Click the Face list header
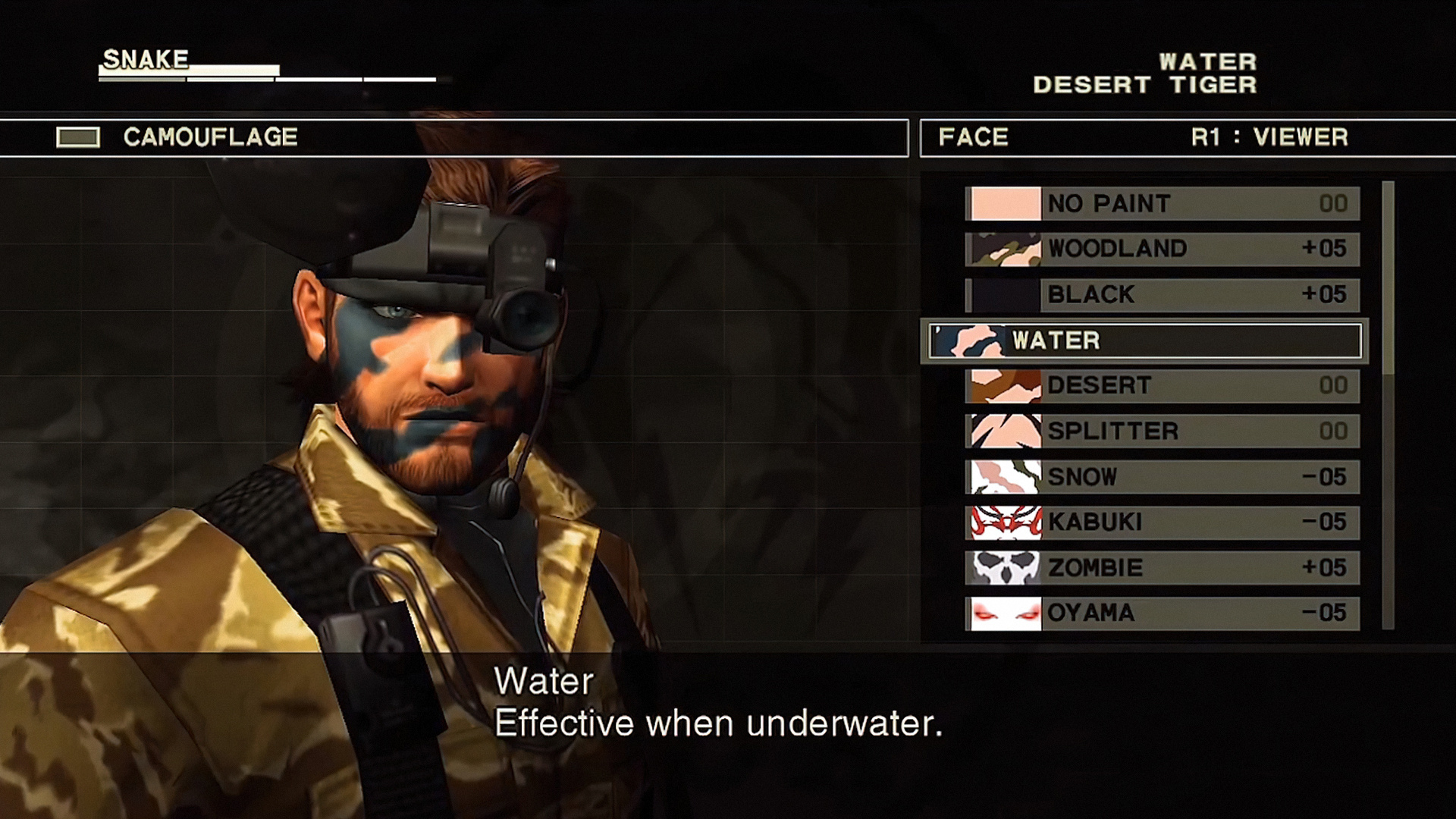 click(974, 138)
